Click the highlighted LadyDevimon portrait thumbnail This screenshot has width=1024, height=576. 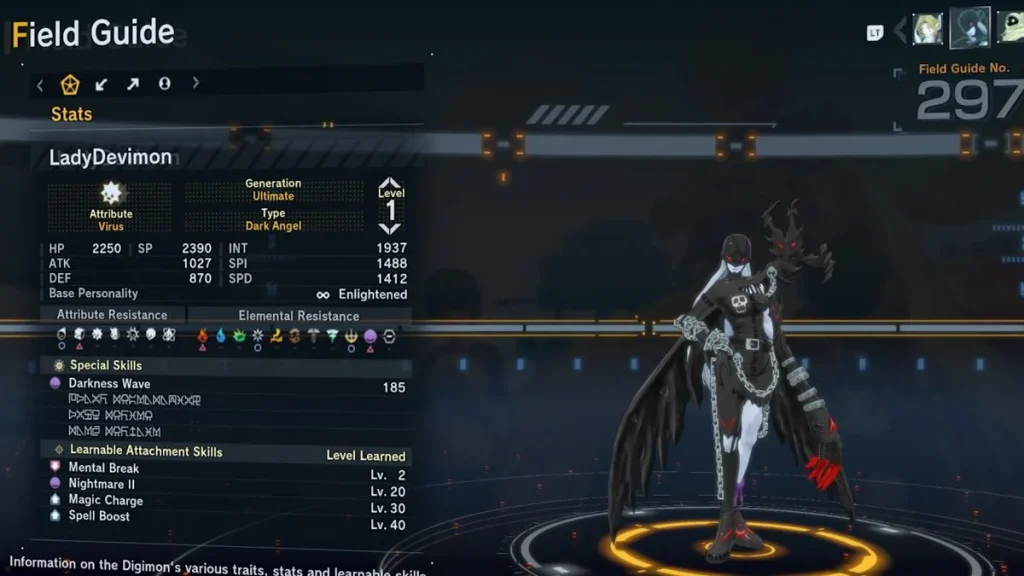point(969,28)
